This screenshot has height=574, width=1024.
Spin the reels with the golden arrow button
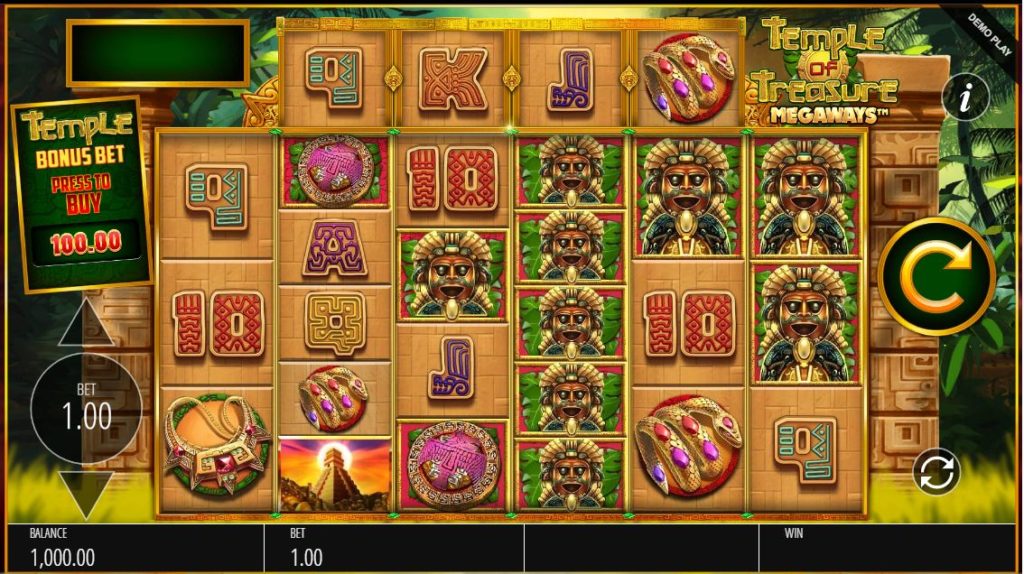(936, 277)
